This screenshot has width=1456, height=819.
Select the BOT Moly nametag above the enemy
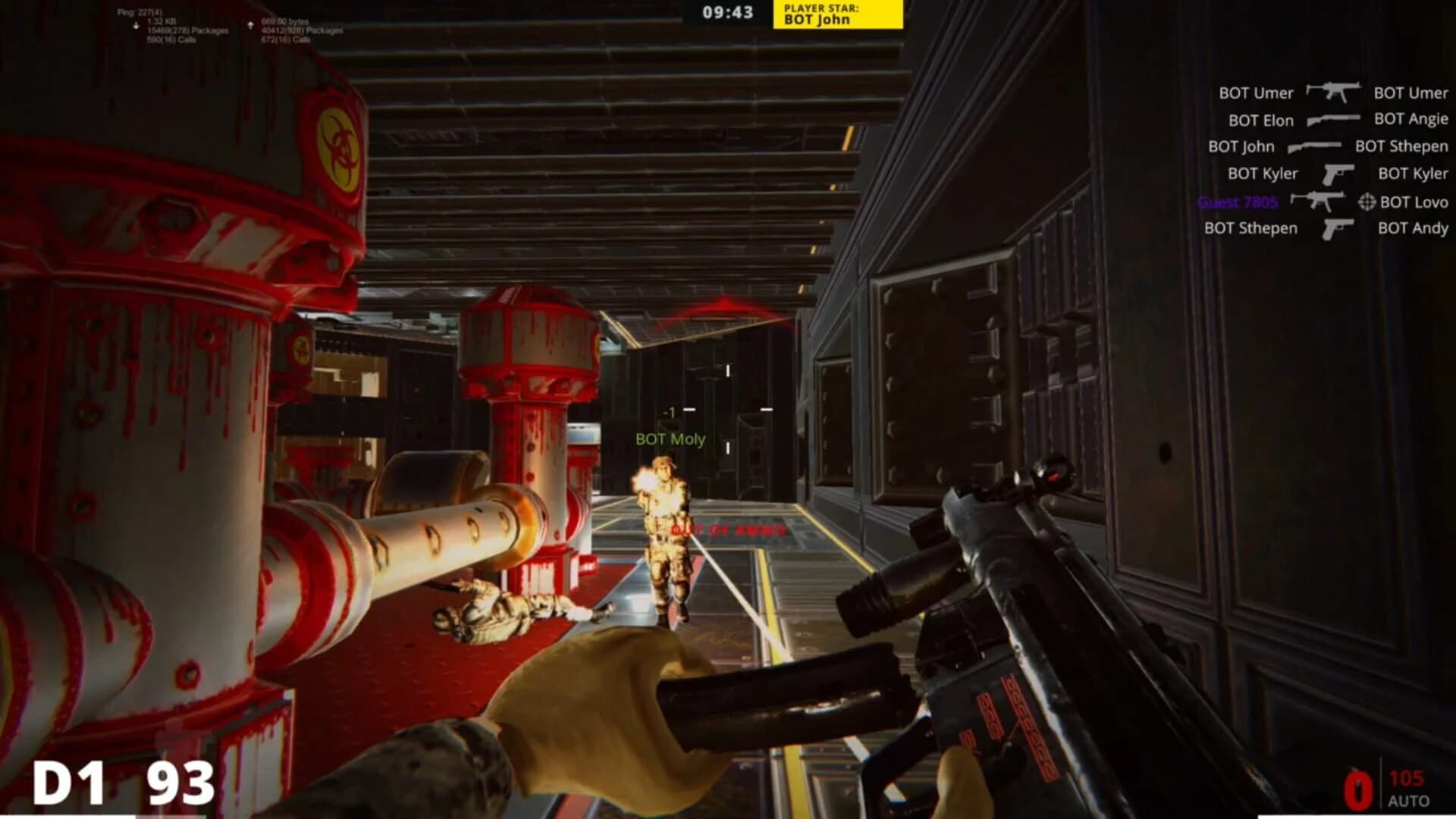pyautogui.click(x=670, y=438)
